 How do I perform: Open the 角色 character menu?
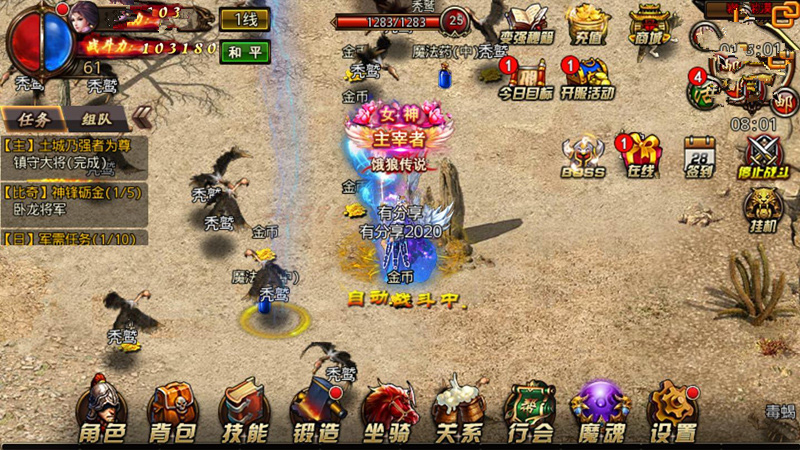point(102,410)
